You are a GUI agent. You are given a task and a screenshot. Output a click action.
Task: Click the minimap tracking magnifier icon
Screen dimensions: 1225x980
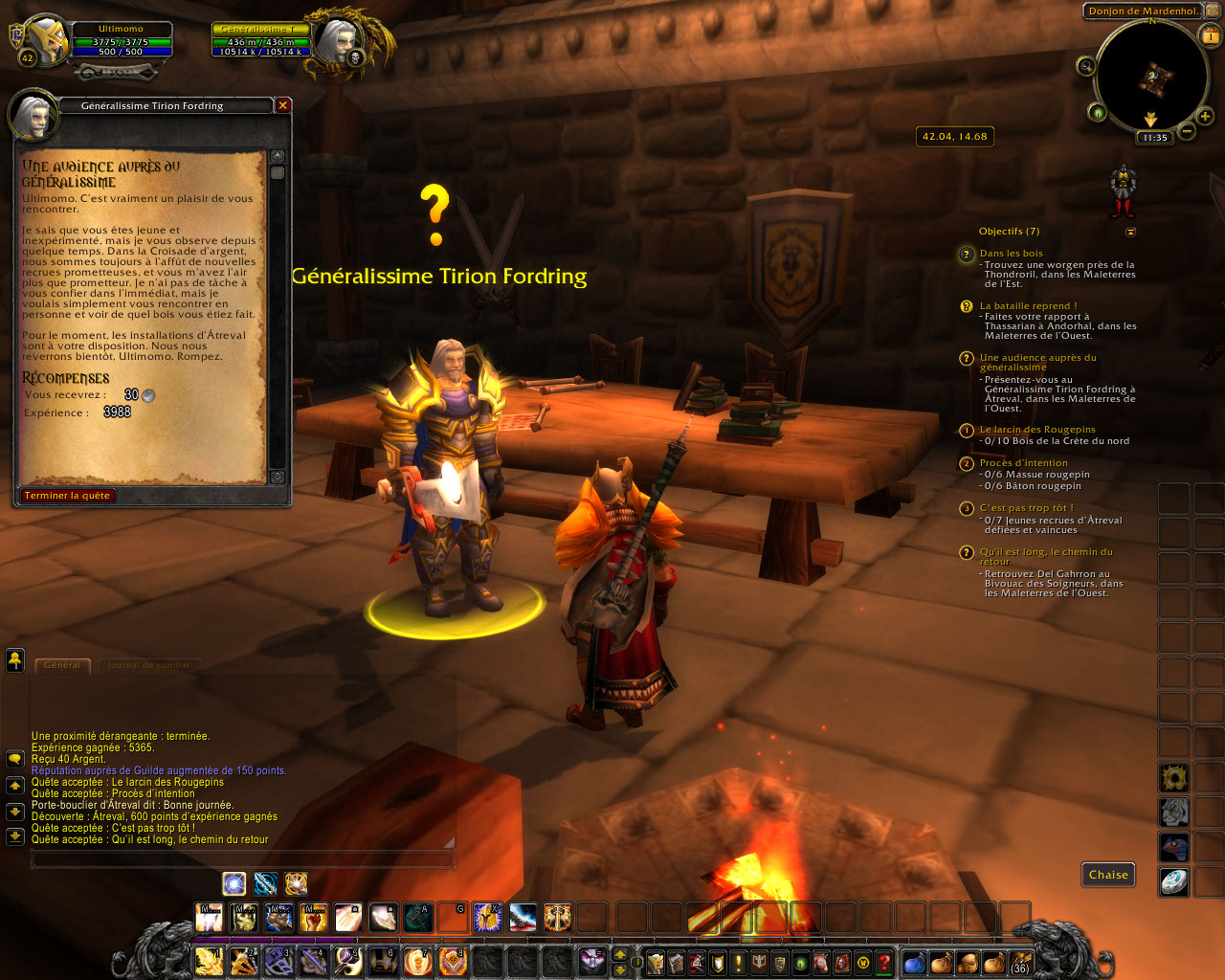tap(1086, 66)
